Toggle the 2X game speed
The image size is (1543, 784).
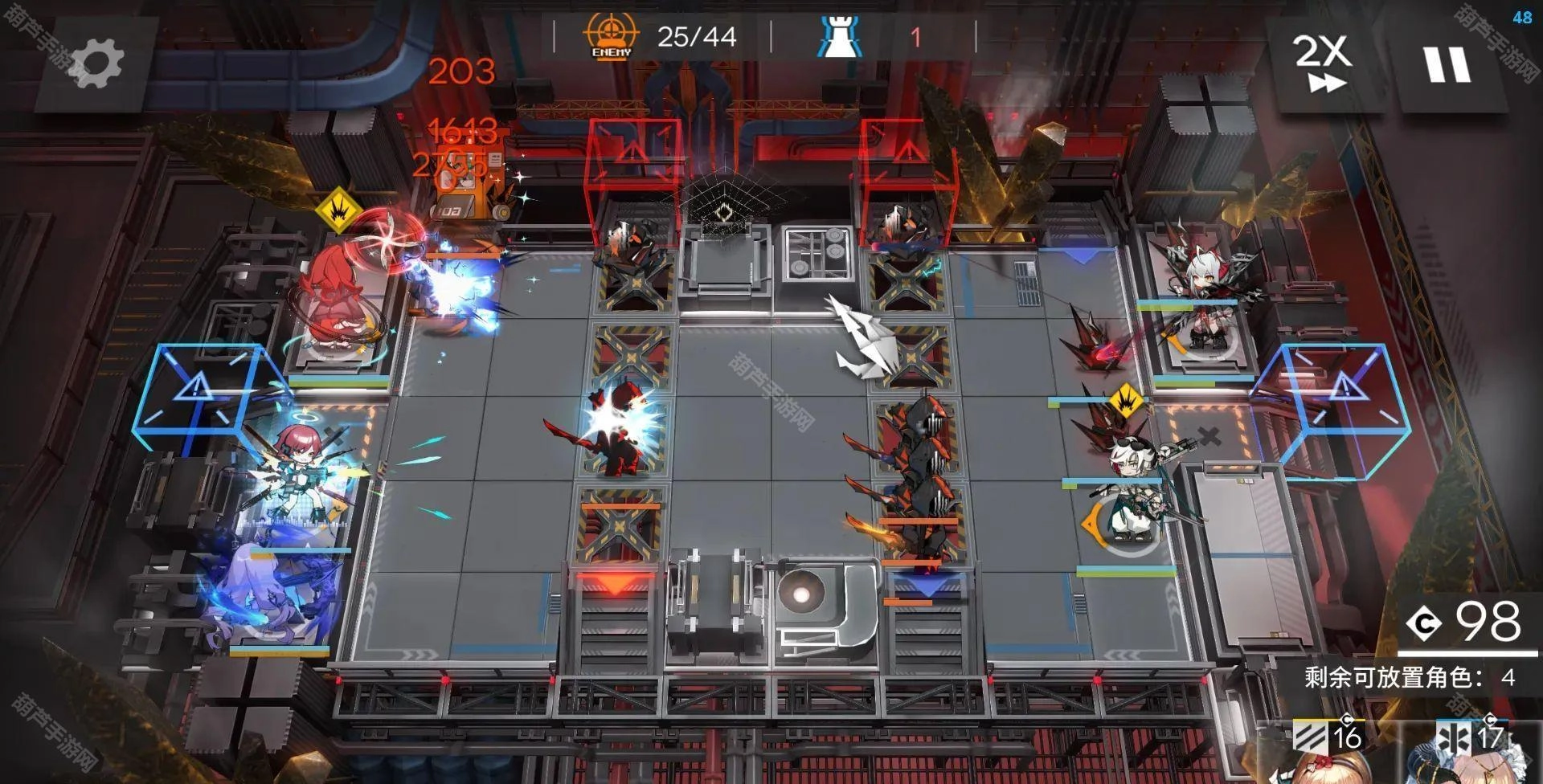pos(1322,63)
